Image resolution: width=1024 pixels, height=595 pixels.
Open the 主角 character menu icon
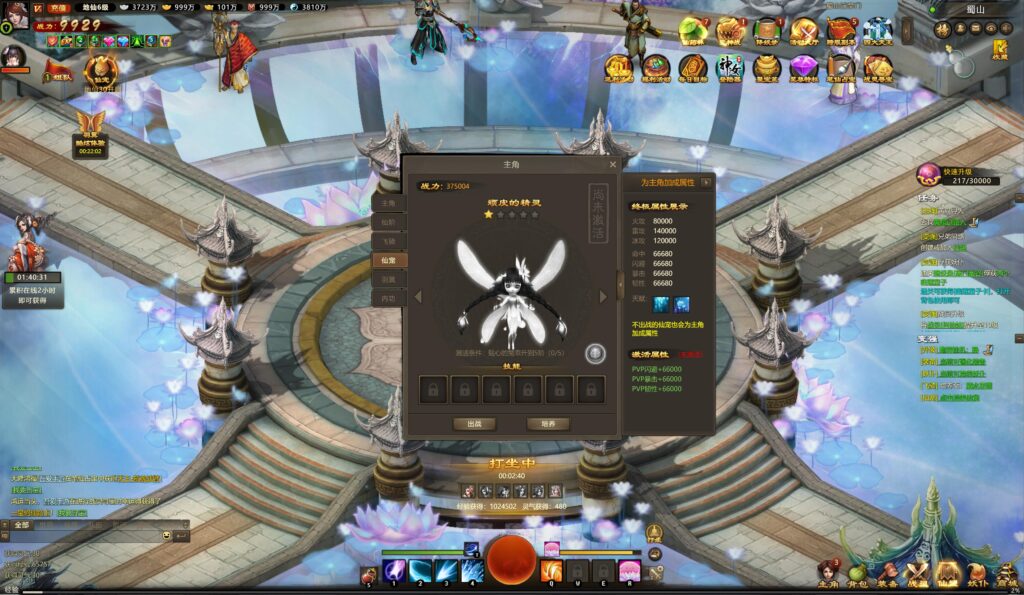click(828, 573)
